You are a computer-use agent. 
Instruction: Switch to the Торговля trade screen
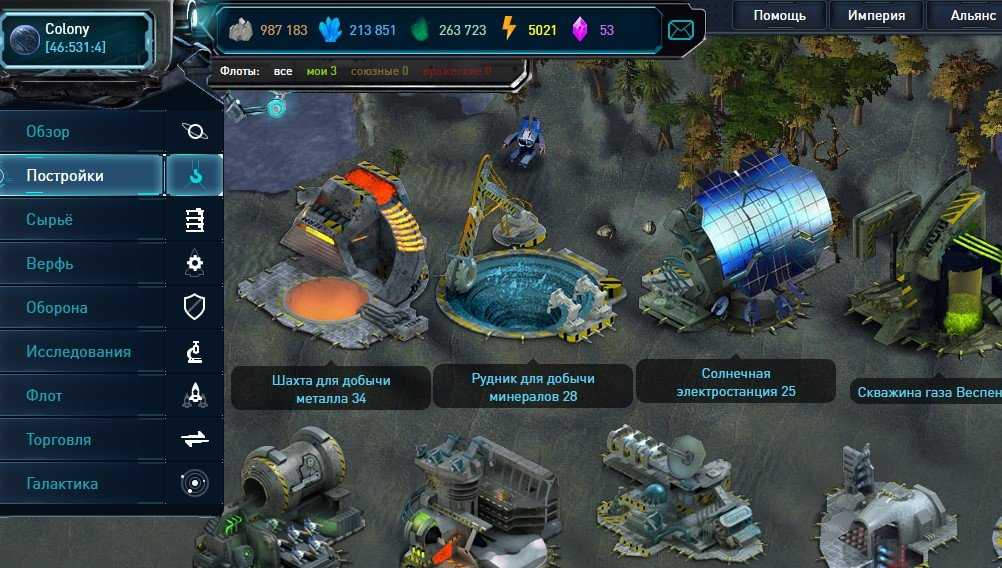80,440
